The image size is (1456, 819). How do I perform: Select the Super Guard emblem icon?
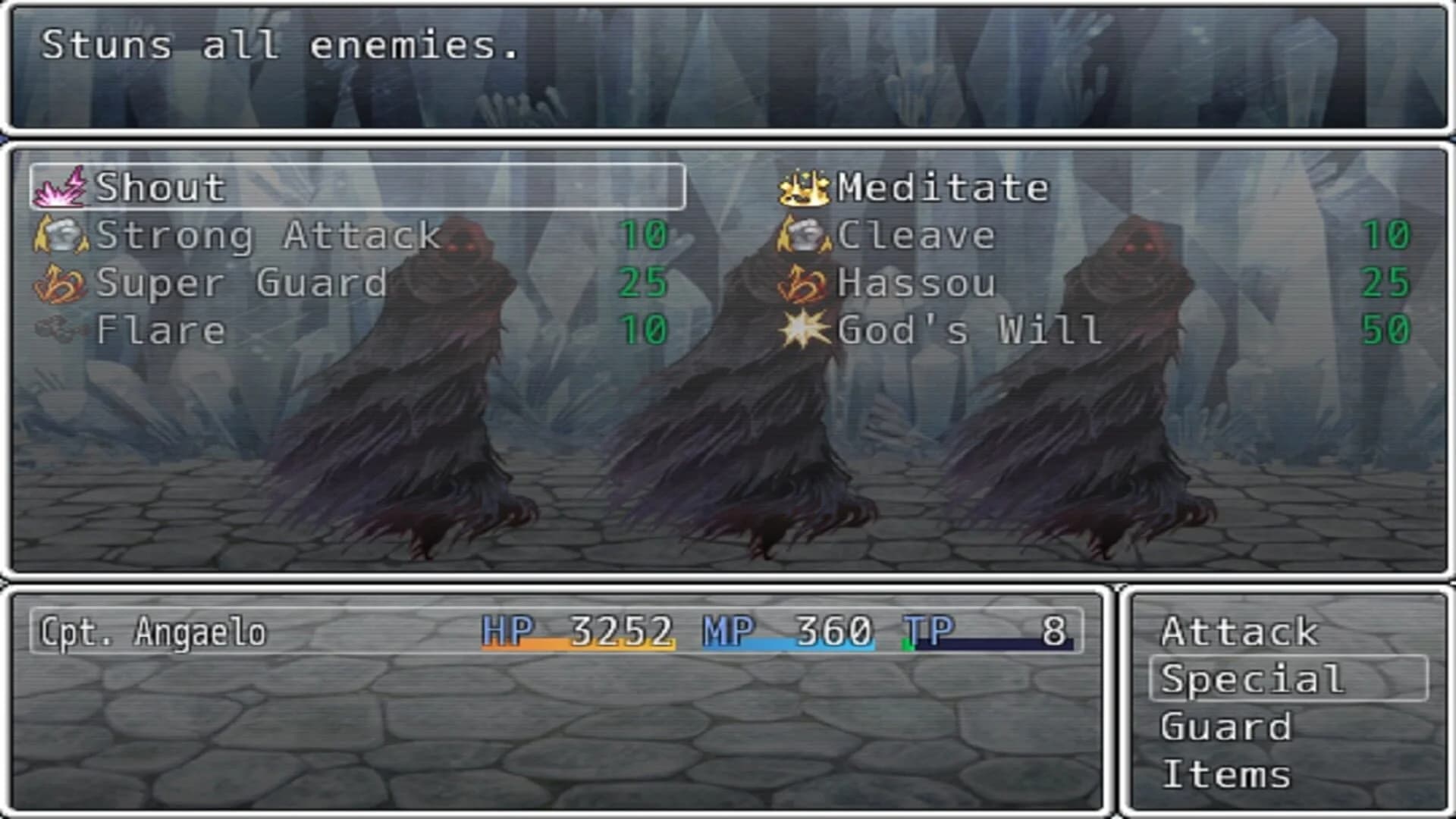(x=59, y=284)
